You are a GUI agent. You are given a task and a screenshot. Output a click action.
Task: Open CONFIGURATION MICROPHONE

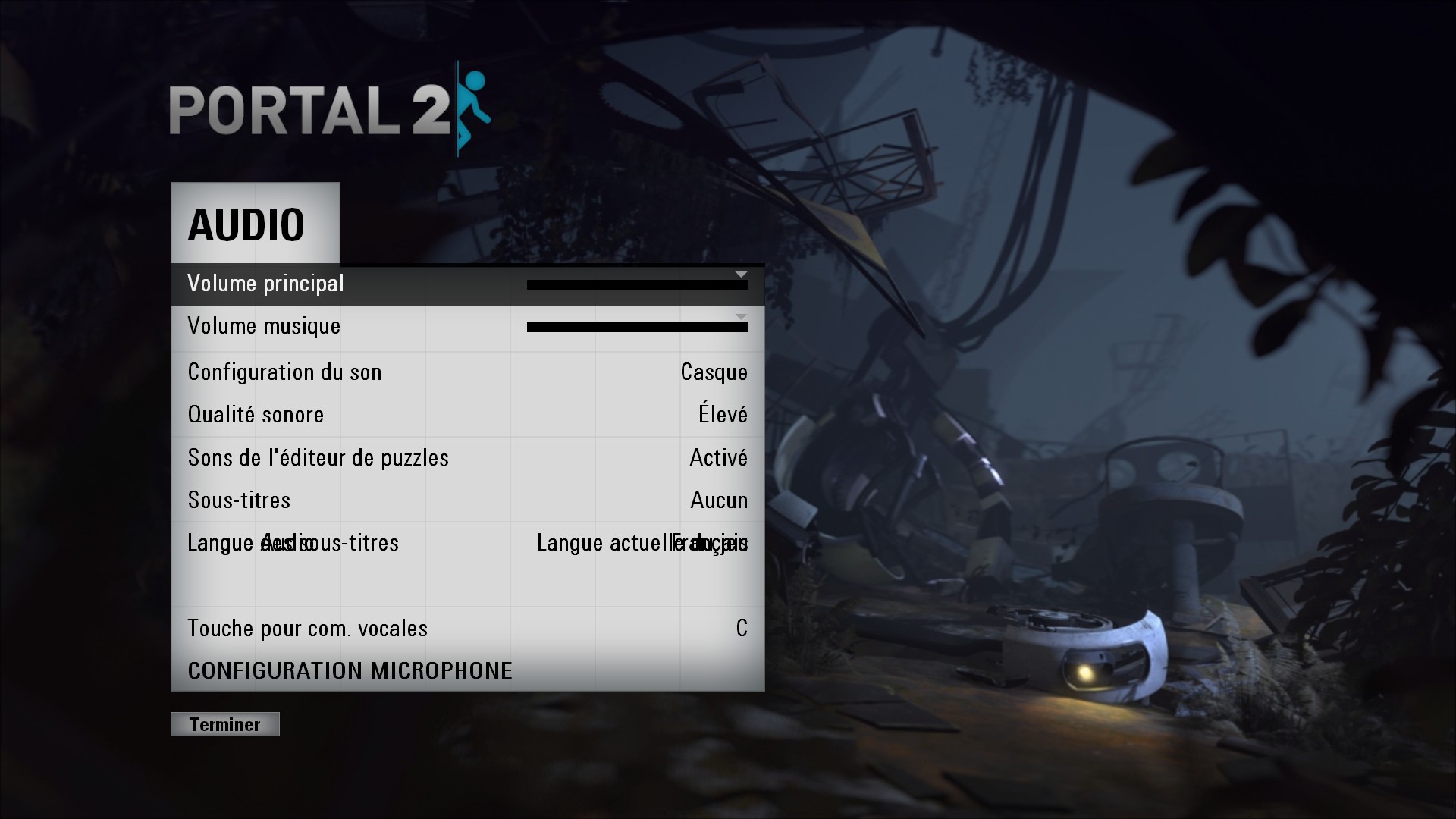pos(350,671)
